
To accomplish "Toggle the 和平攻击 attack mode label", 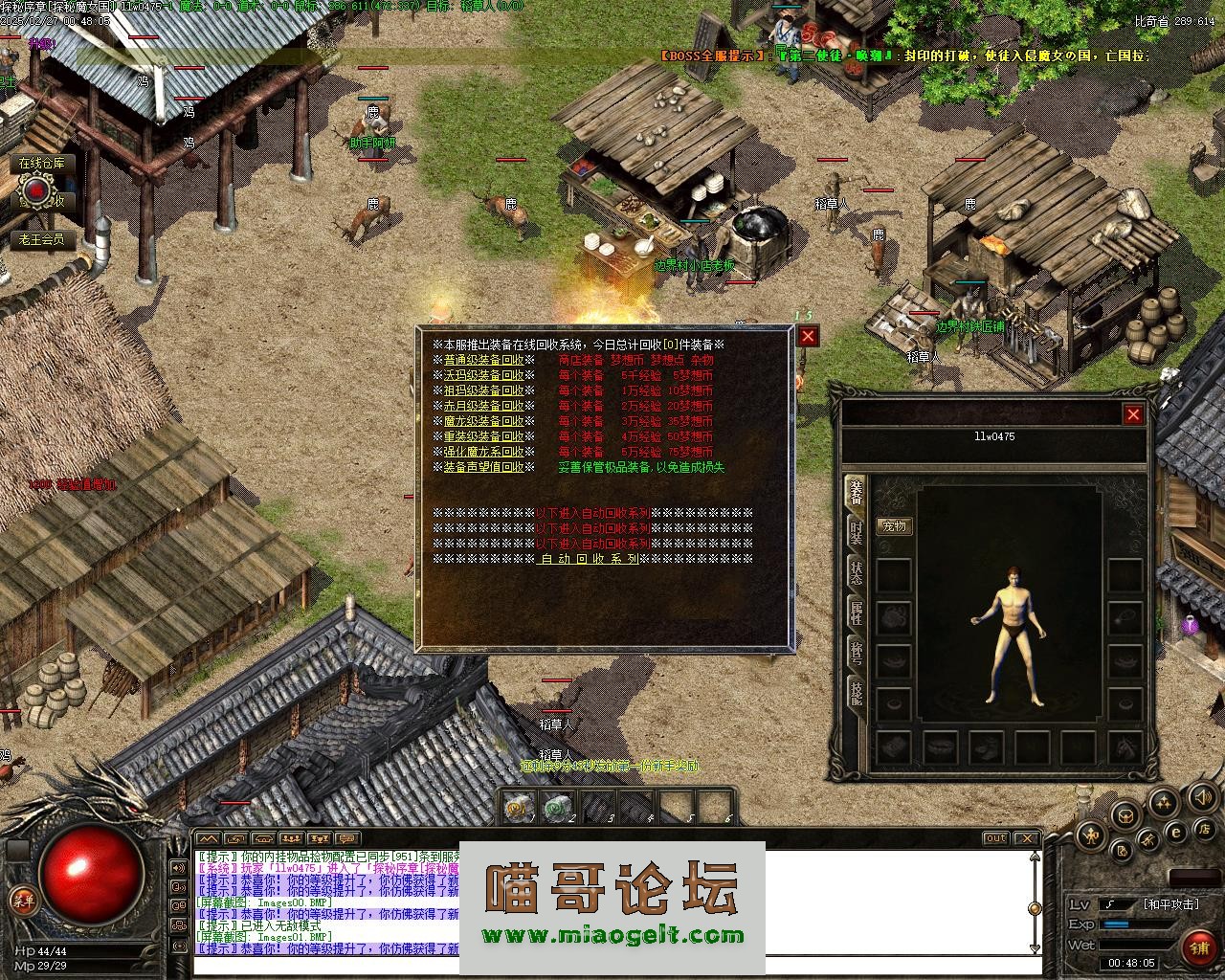I will 1169,904.
